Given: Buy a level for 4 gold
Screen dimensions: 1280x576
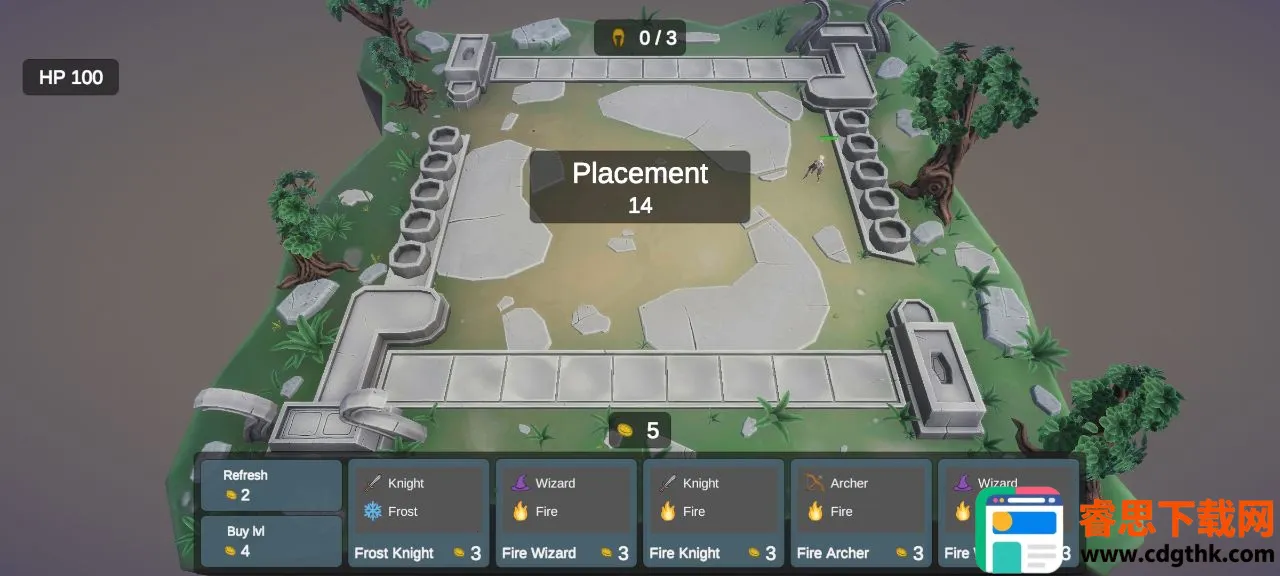Looking at the screenshot, I should pyautogui.click(x=271, y=541).
